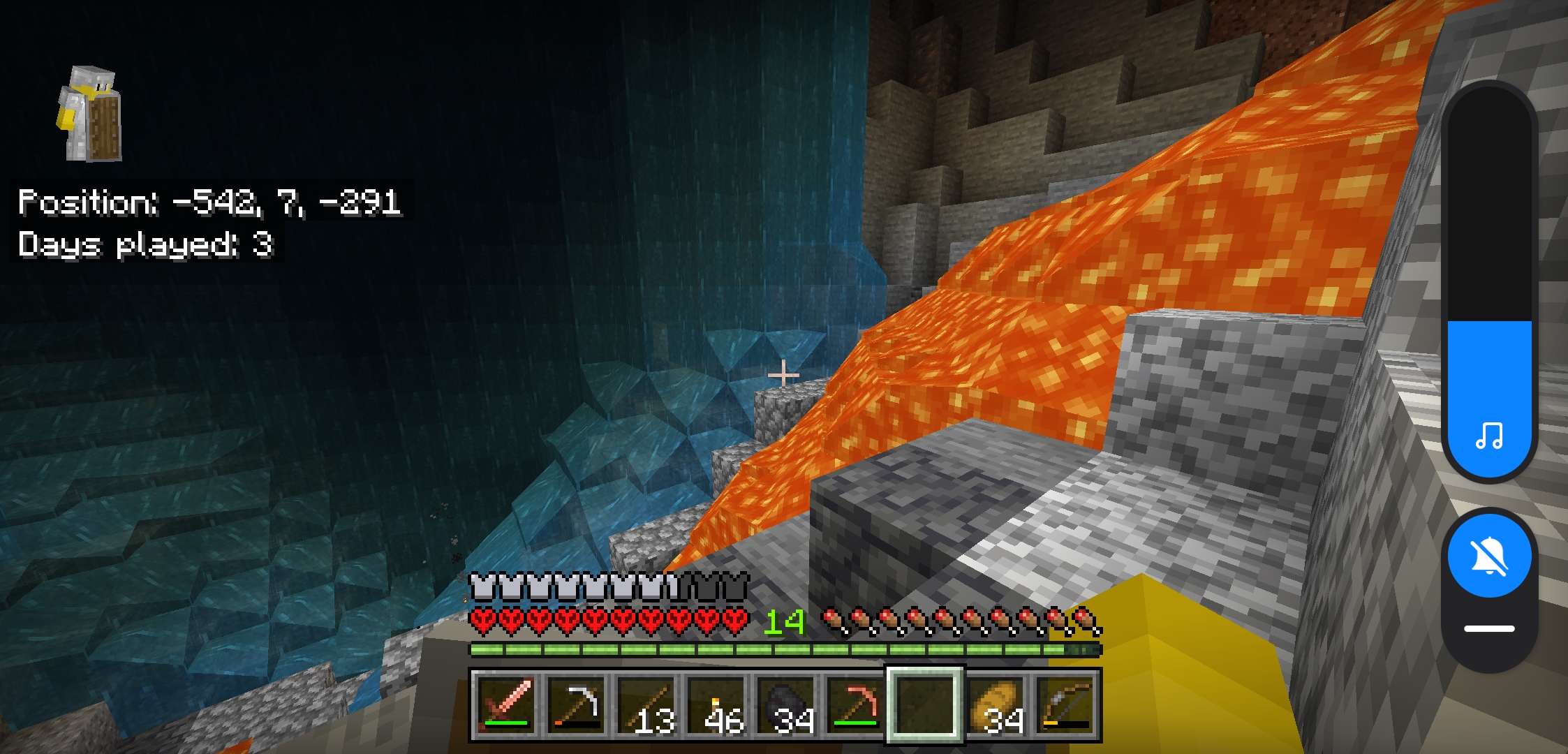The height and width of the screenshot is (754, 1568).
Task: Pick the coal stack in hotbar
Action: click(785, 704)
